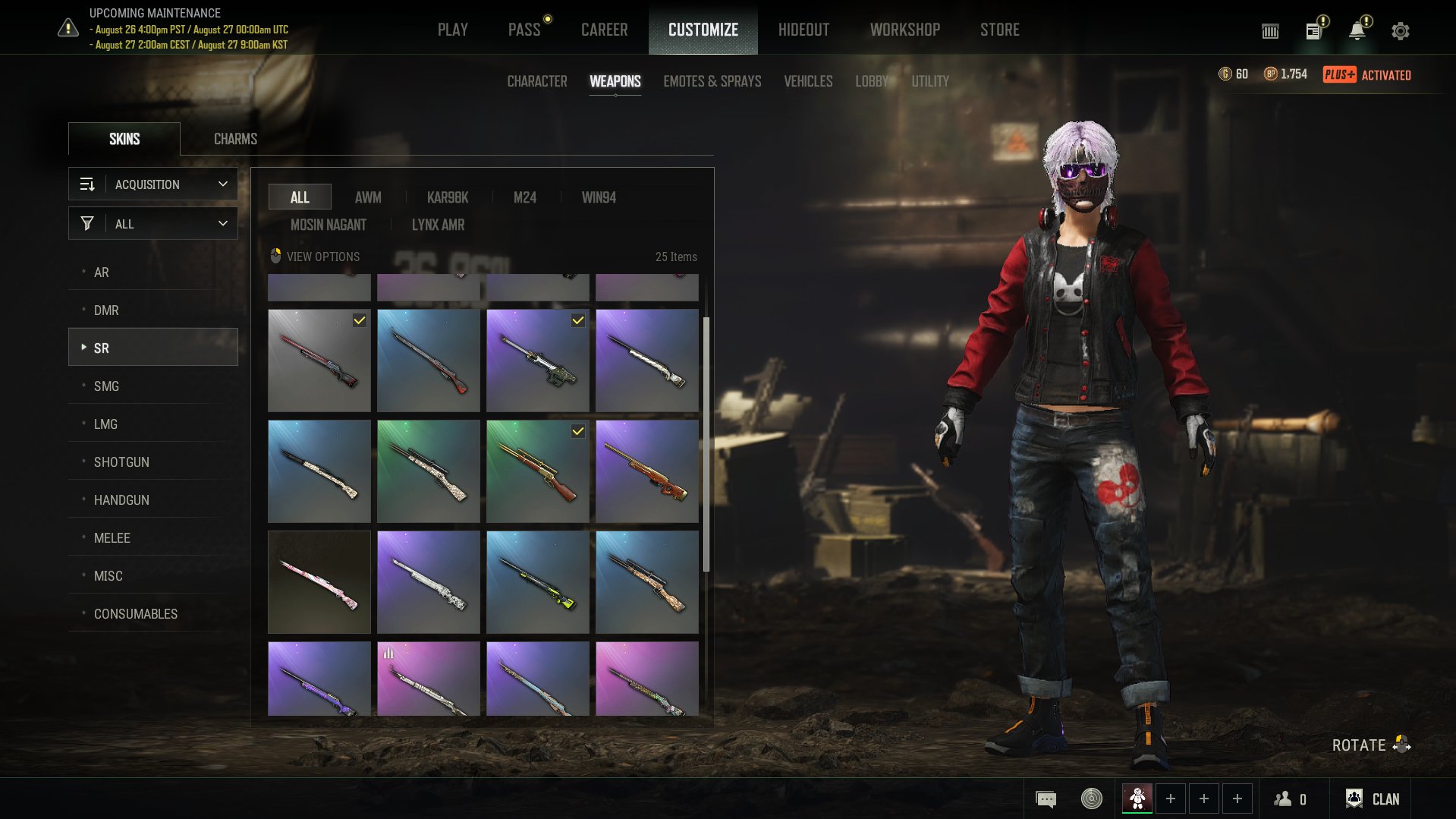1456x819 pixels.
Task: Select the AR weapon category
Action: coord(102,272)
